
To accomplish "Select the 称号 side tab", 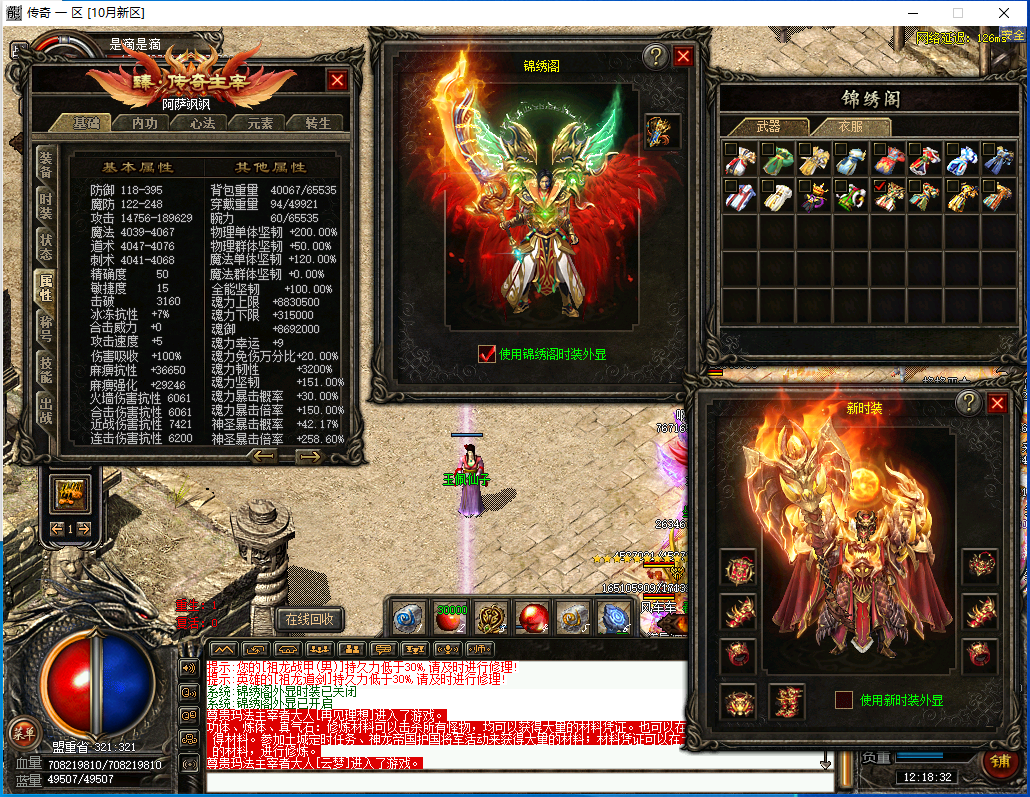I will click(46, 328).
